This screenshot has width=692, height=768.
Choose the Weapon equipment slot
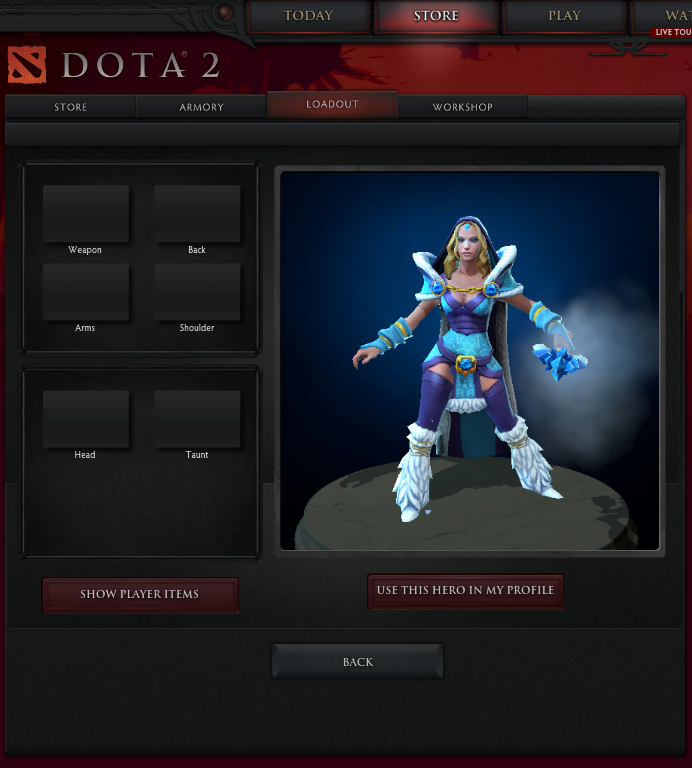86,213
